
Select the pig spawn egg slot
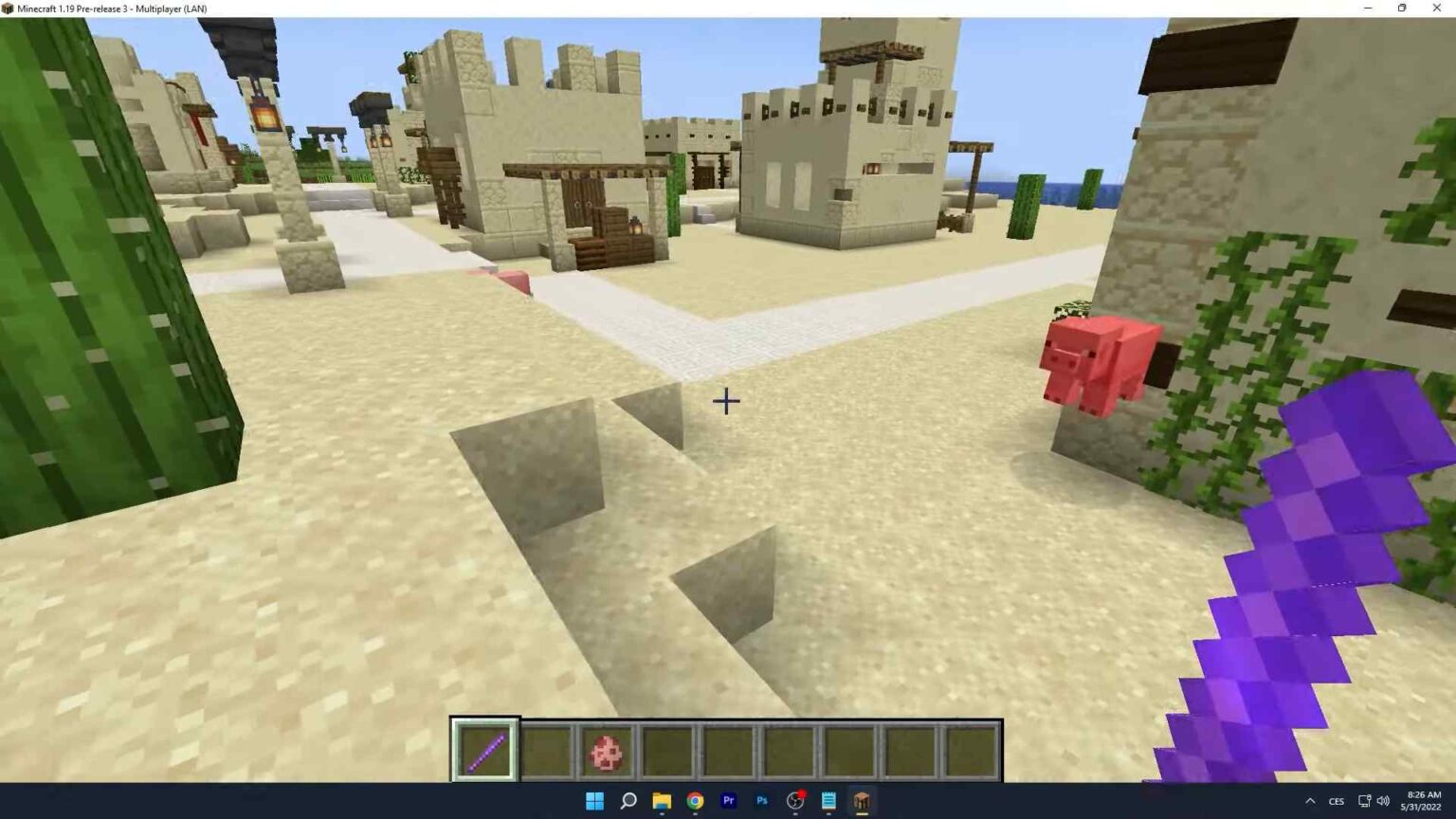pyautogui.click(x=607, y=752)
